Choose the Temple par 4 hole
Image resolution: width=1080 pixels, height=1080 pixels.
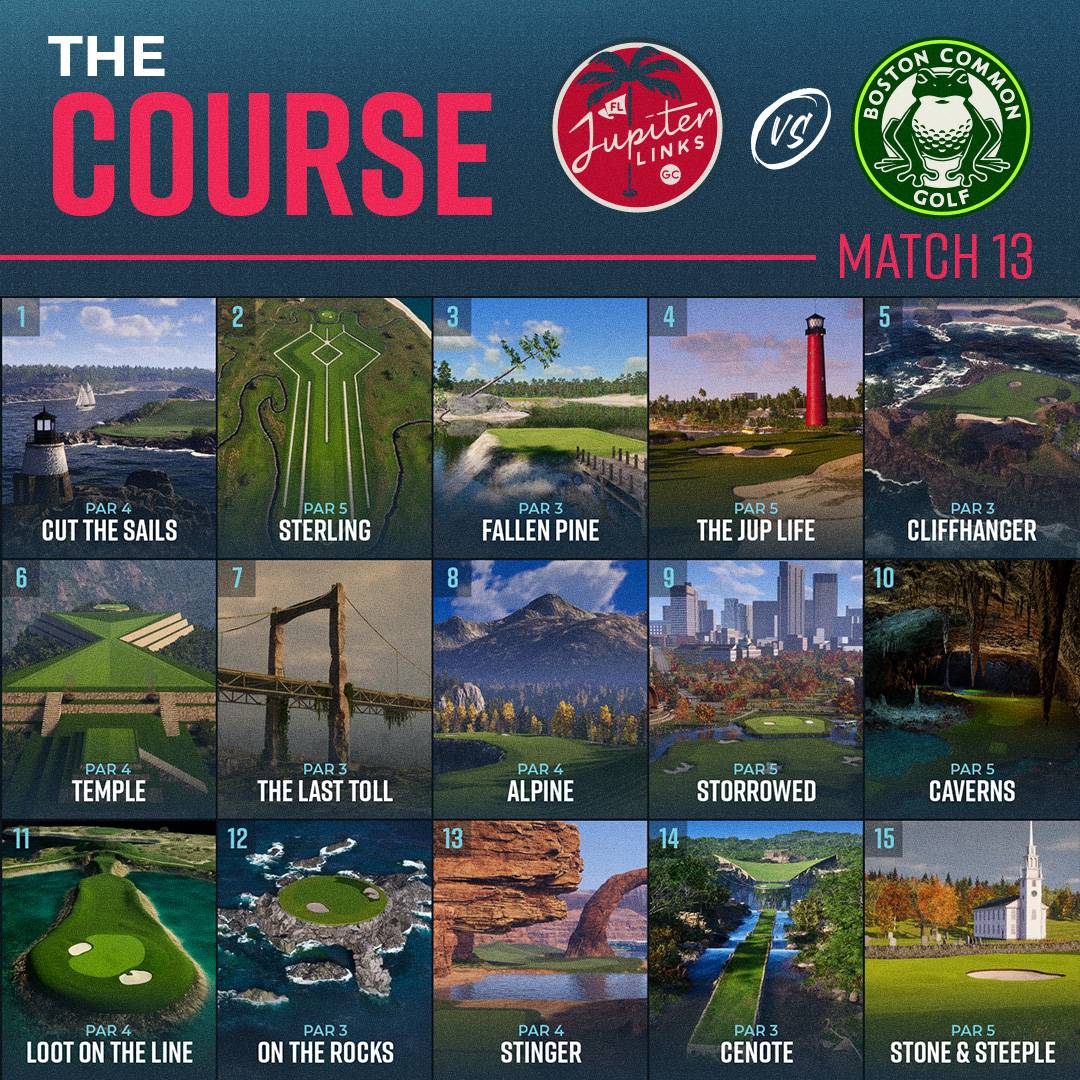pyautogui.click(x=108, y=689)
